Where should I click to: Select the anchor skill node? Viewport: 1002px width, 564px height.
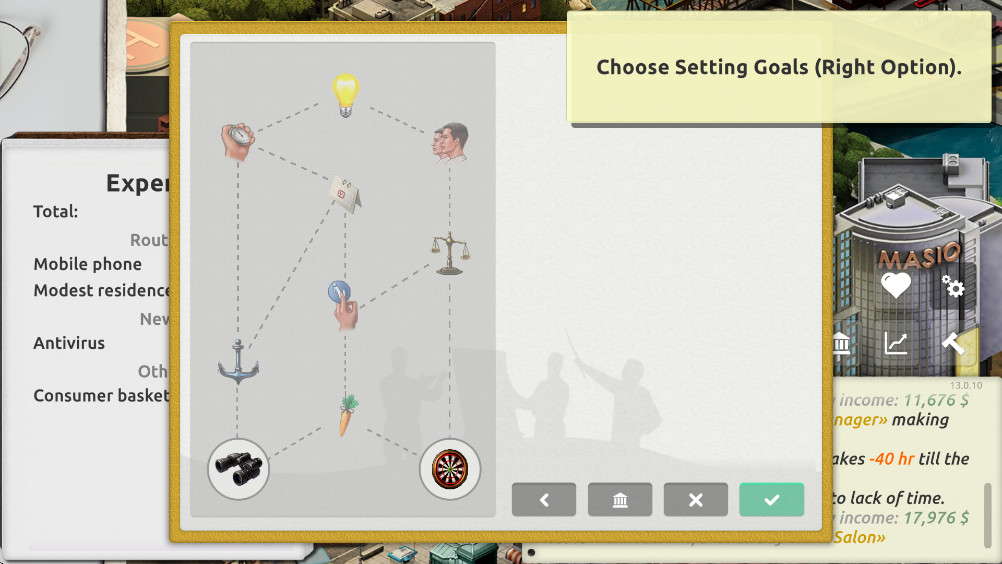(238, 362)
